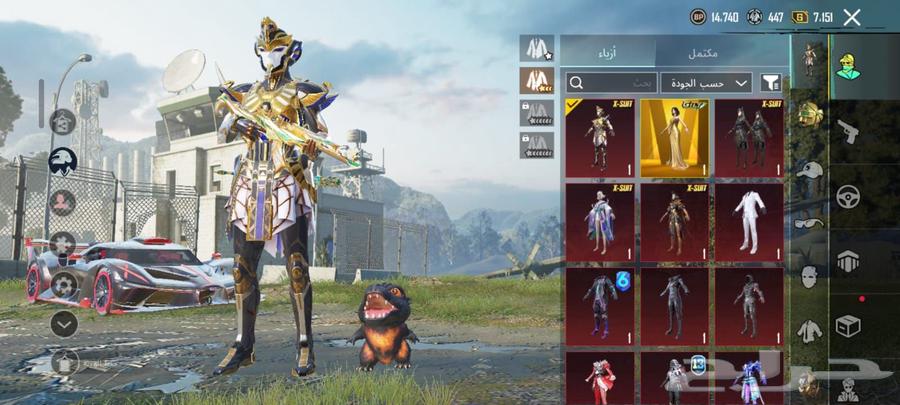Select the white suit outfit

tap(749, 221)
